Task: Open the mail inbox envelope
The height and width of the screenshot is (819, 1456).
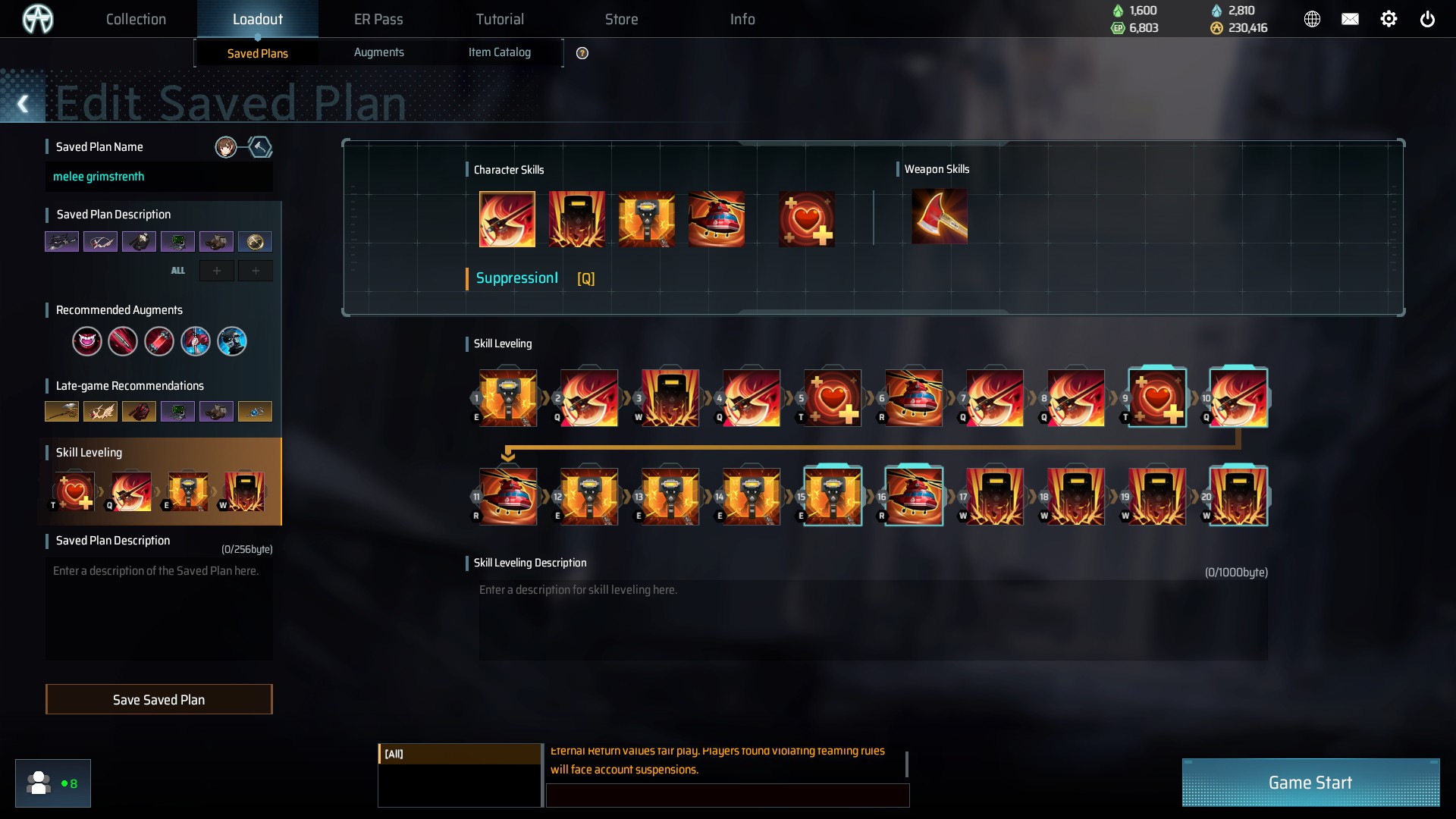Action: pos(1350,19)
